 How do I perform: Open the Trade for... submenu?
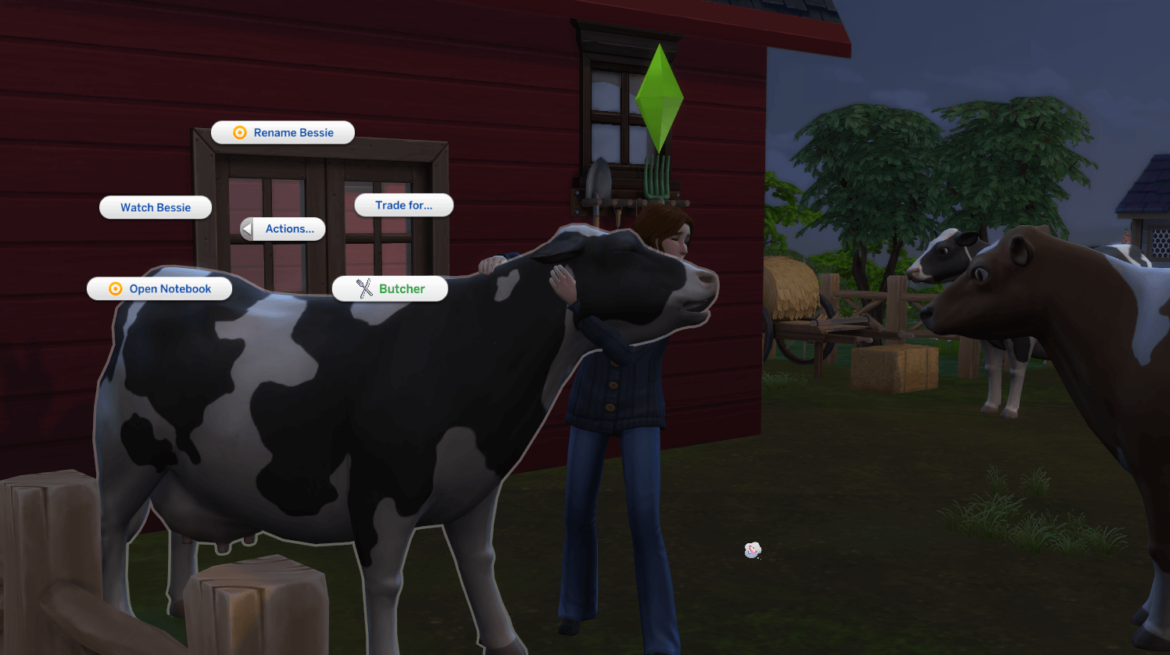point(404,205)
